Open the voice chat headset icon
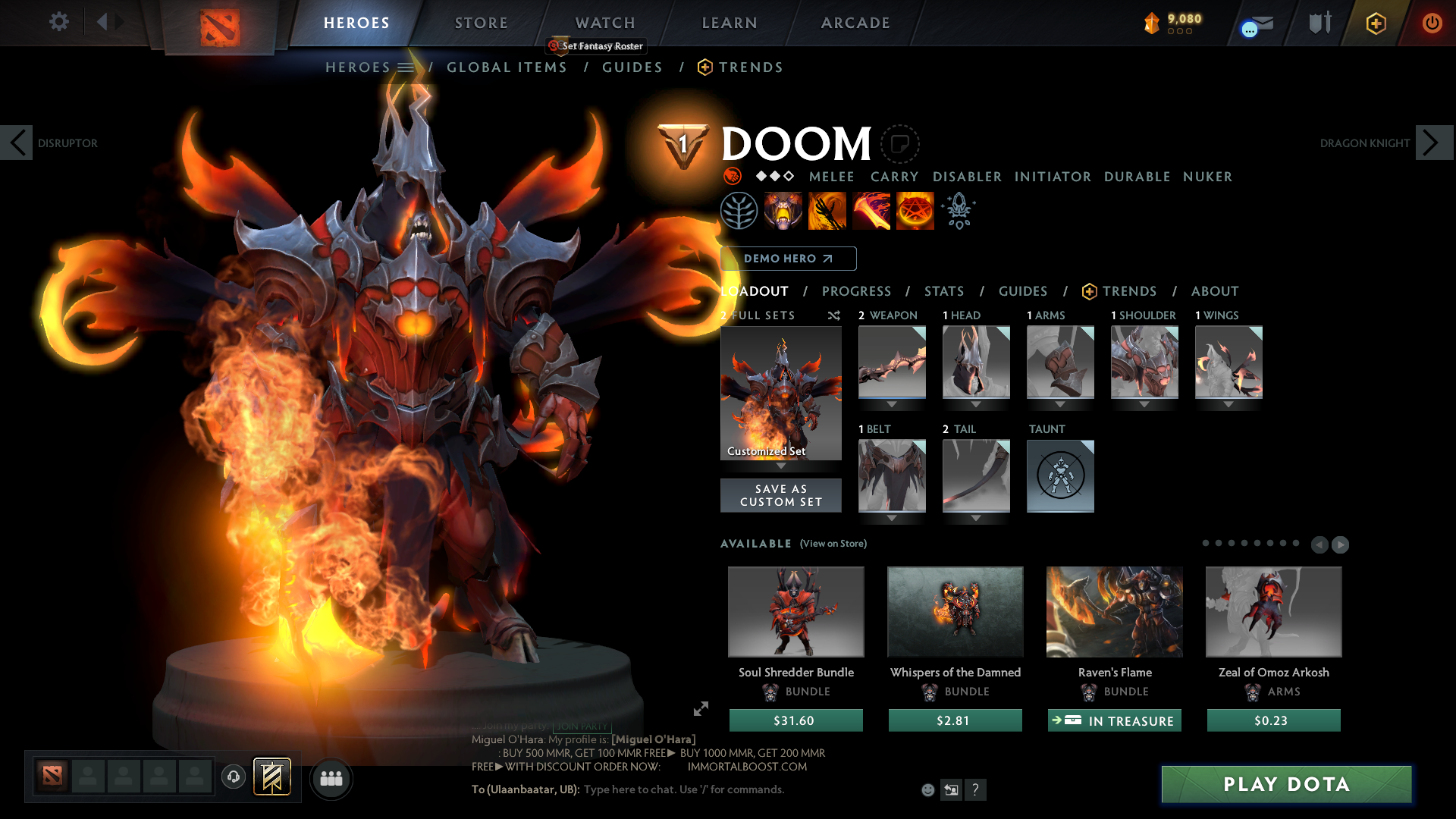The width and height of the screenshot is (1456, 819). (x=234, y=777)
